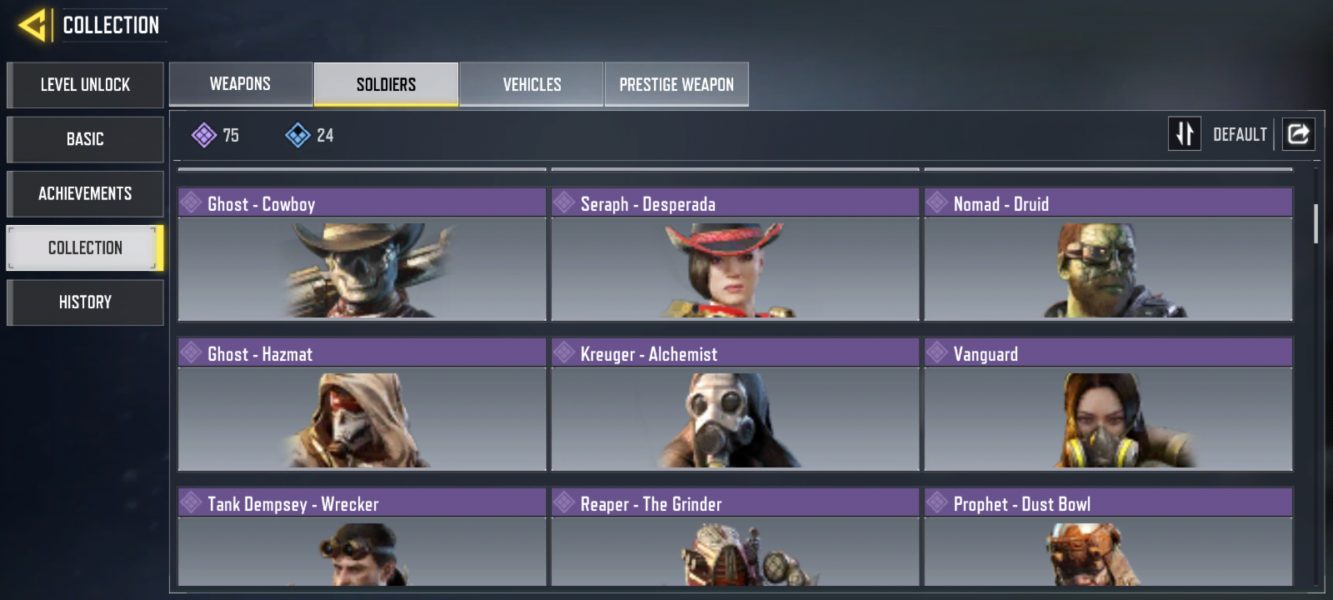View the History section
The image size is (1333, 600).
pyautogui.click(x=85, y=302)
